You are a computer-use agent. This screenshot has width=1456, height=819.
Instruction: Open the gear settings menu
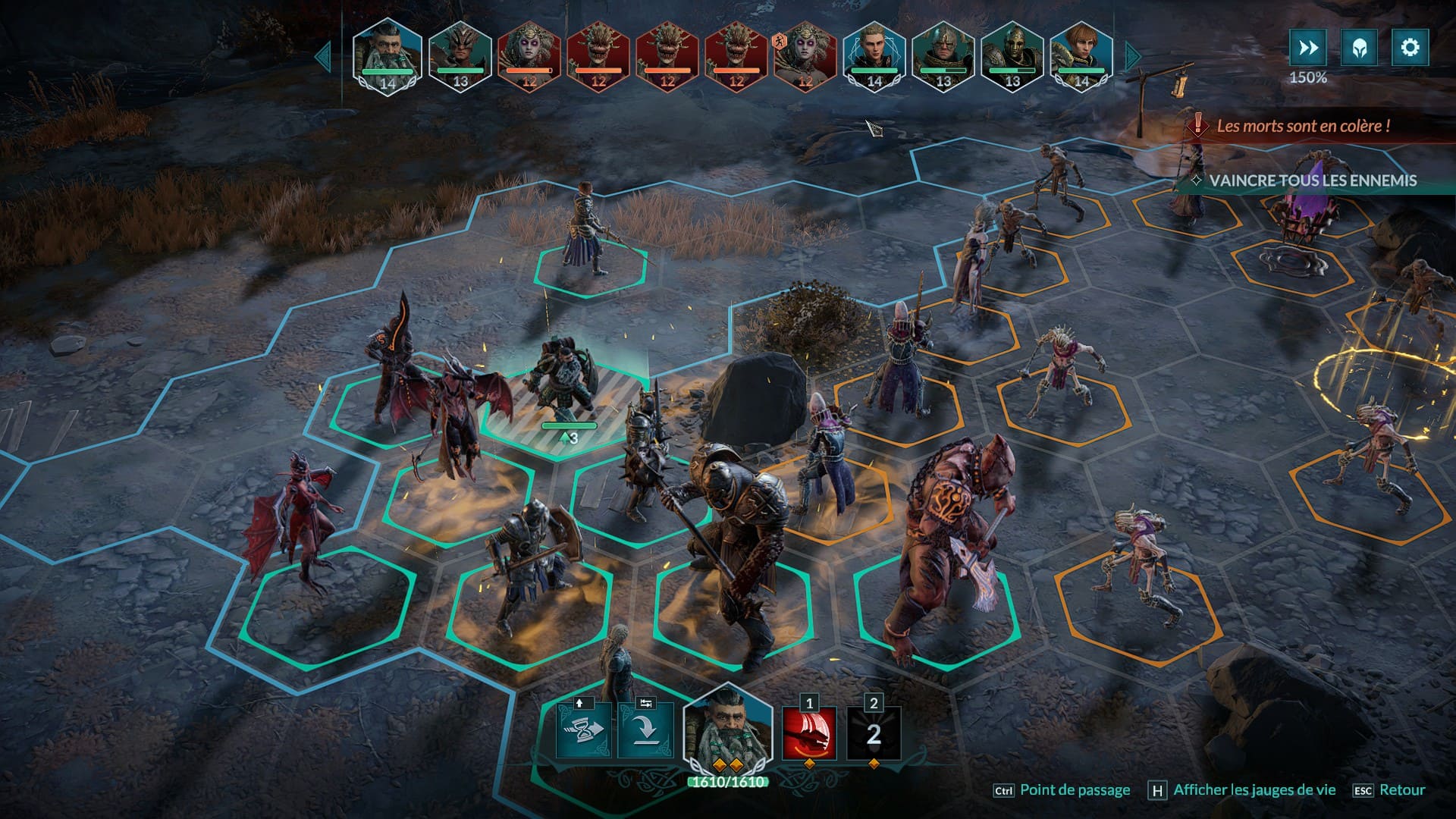pos(1410,48)
